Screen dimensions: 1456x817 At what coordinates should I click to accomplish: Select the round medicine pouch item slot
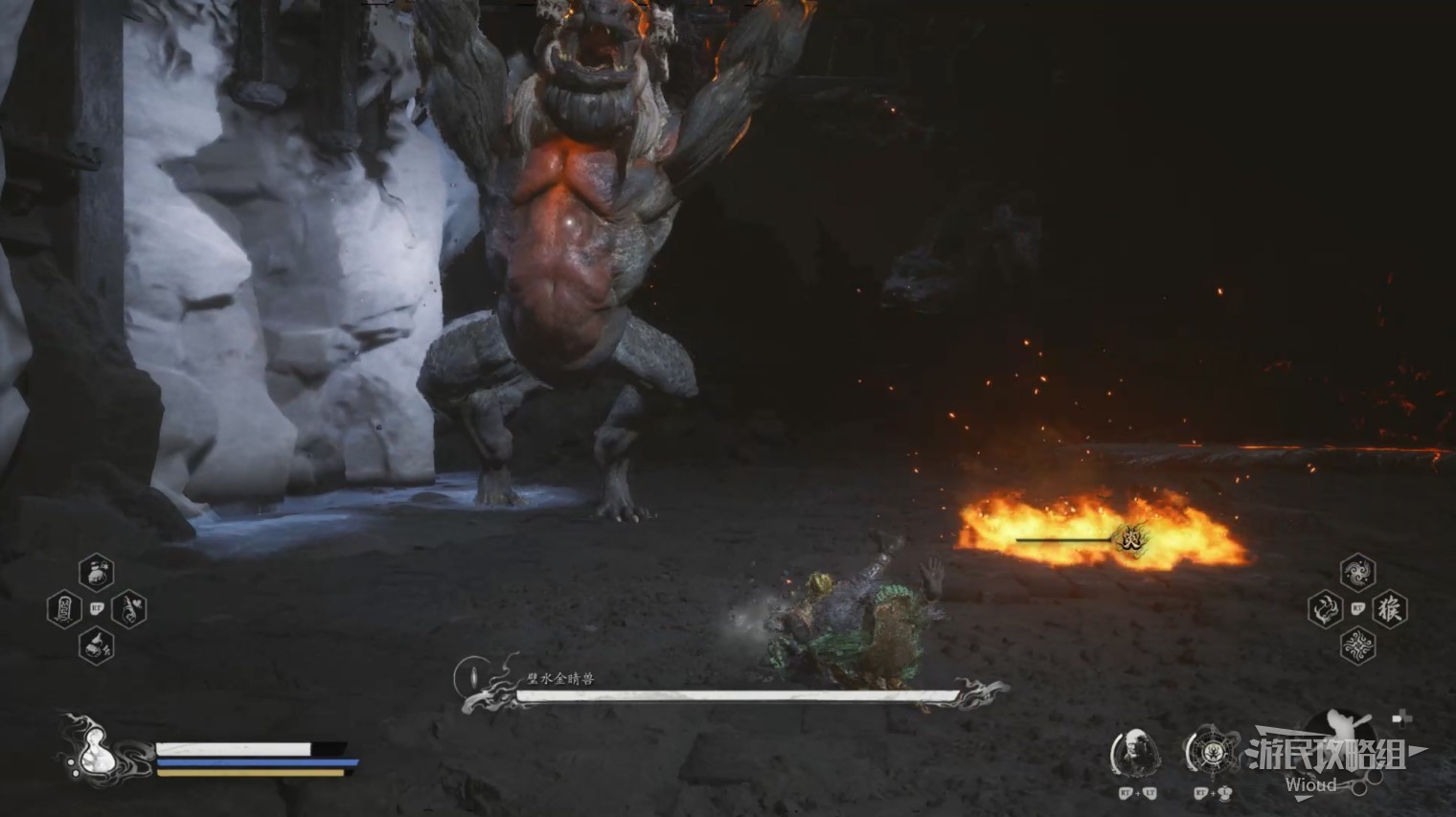point(96,573)
